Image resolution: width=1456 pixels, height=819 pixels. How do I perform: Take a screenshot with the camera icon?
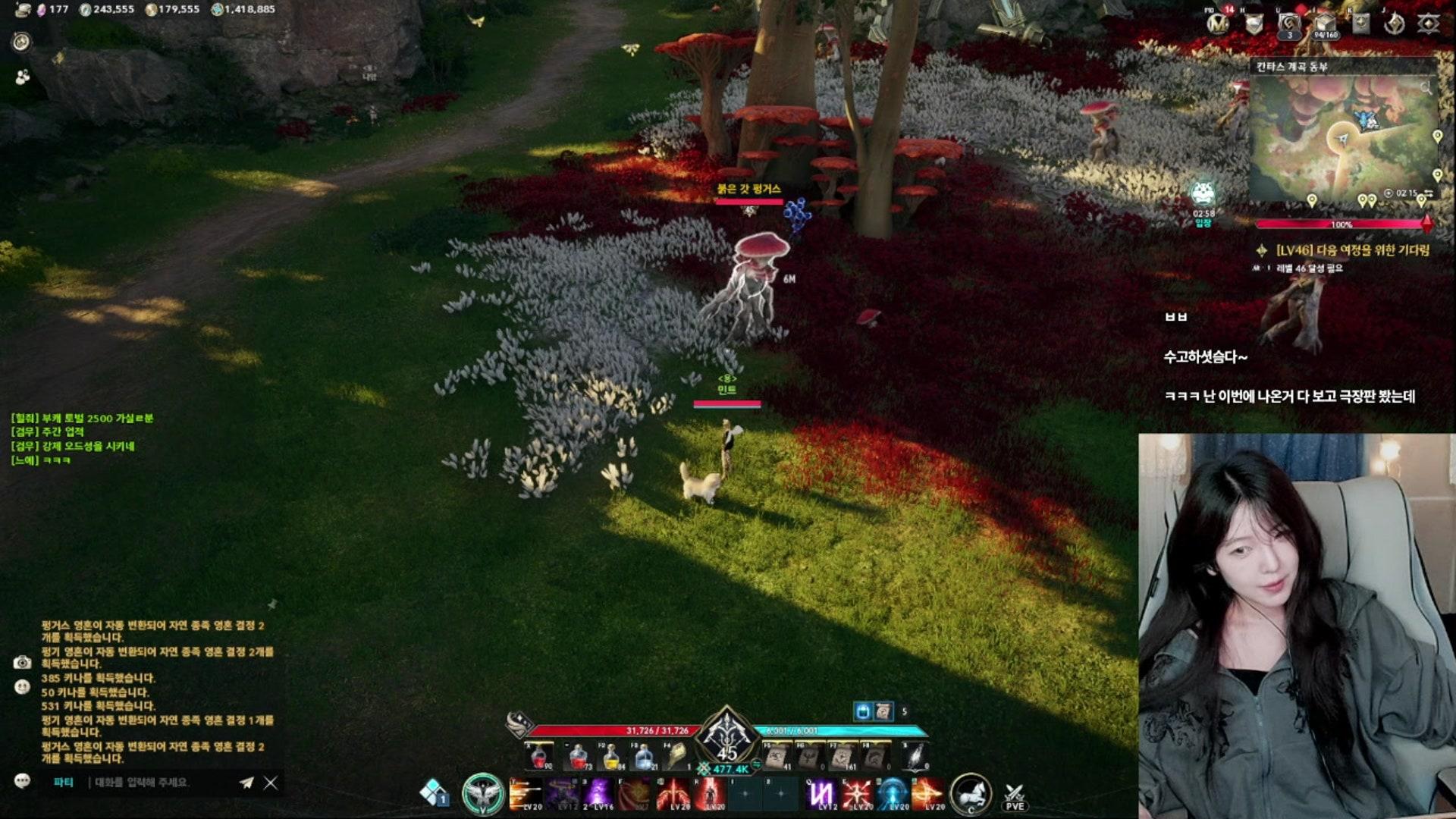pyautogui.click(x=22, y=663)
